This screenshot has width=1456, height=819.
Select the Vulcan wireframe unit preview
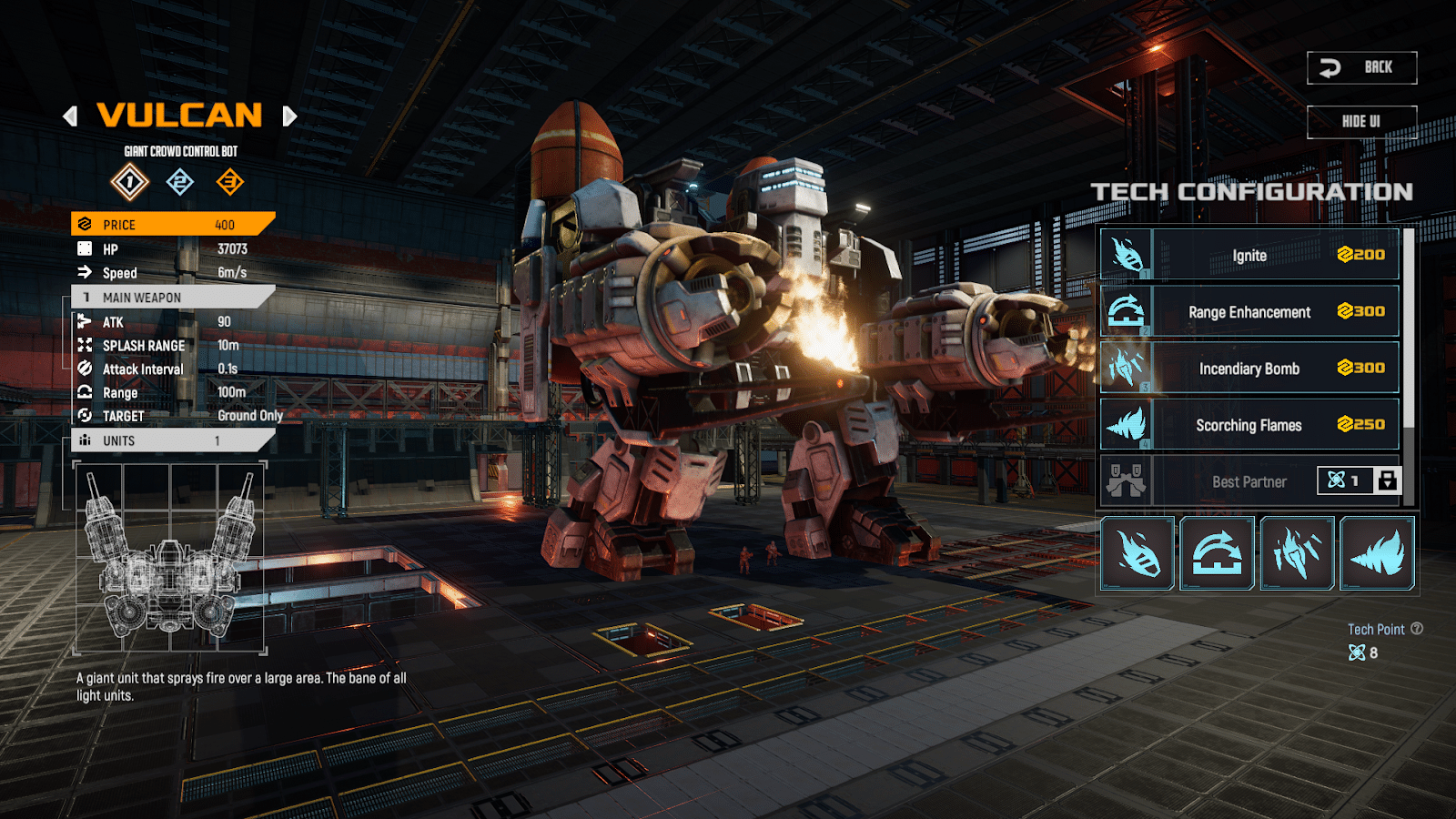pos(170,557)
